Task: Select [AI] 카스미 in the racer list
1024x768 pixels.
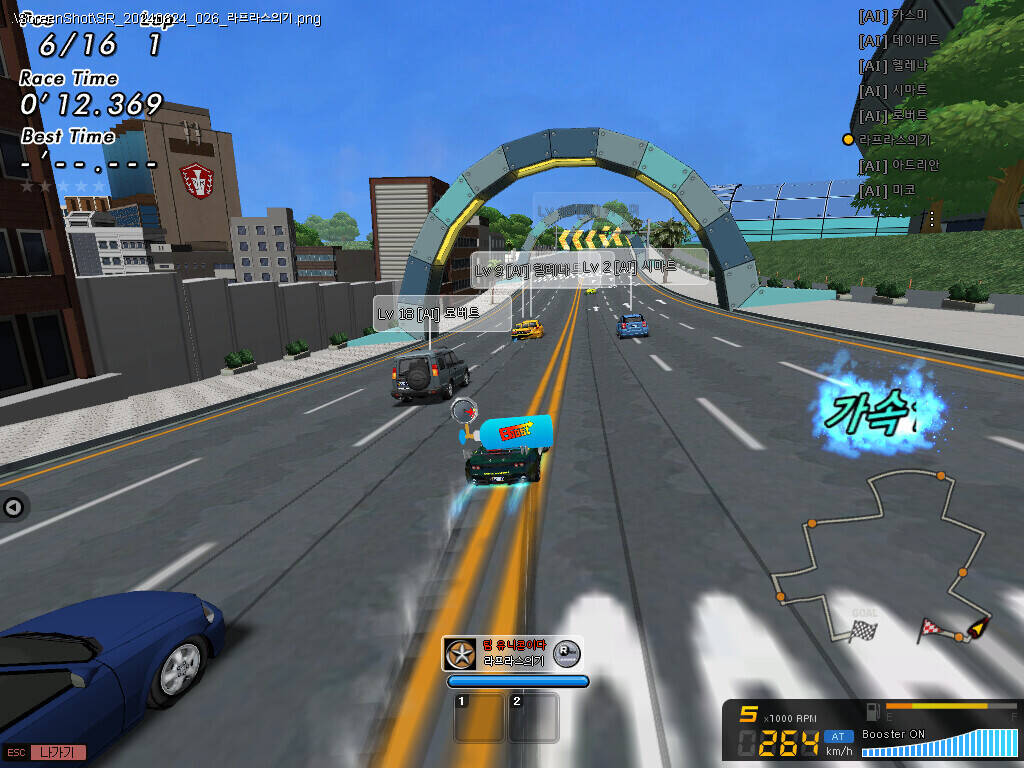Action: point(893,16)
